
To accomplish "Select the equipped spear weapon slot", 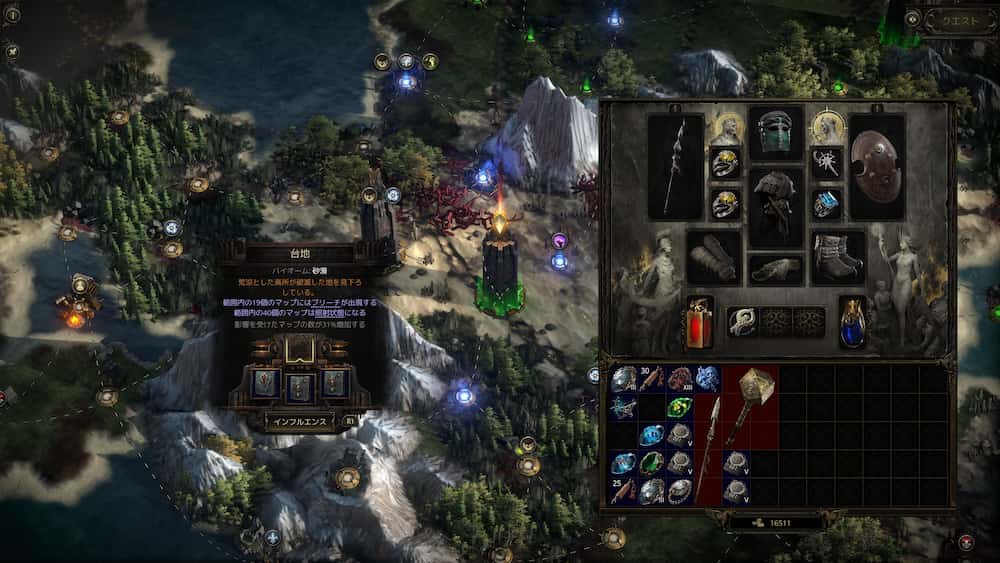I will click(675, 167).
